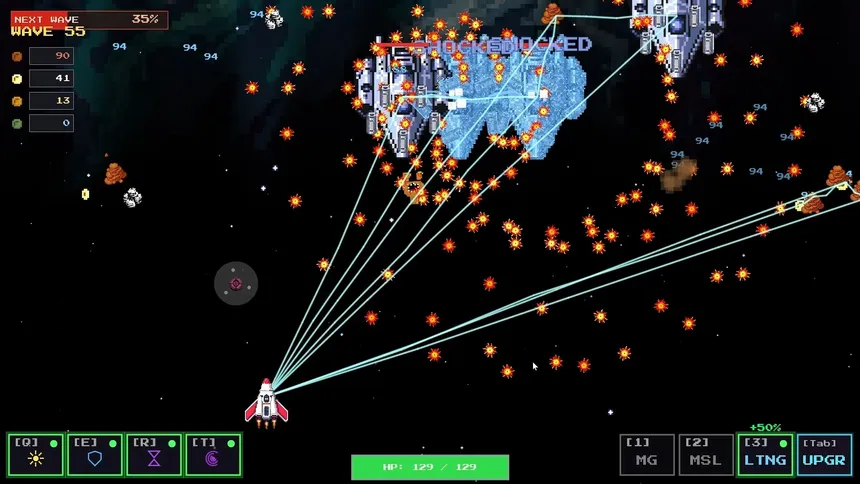Image resolution: width=860 pixels, height=484 pixels.
Task: Use the purple hourglass ability
Action: pos(154,455)
